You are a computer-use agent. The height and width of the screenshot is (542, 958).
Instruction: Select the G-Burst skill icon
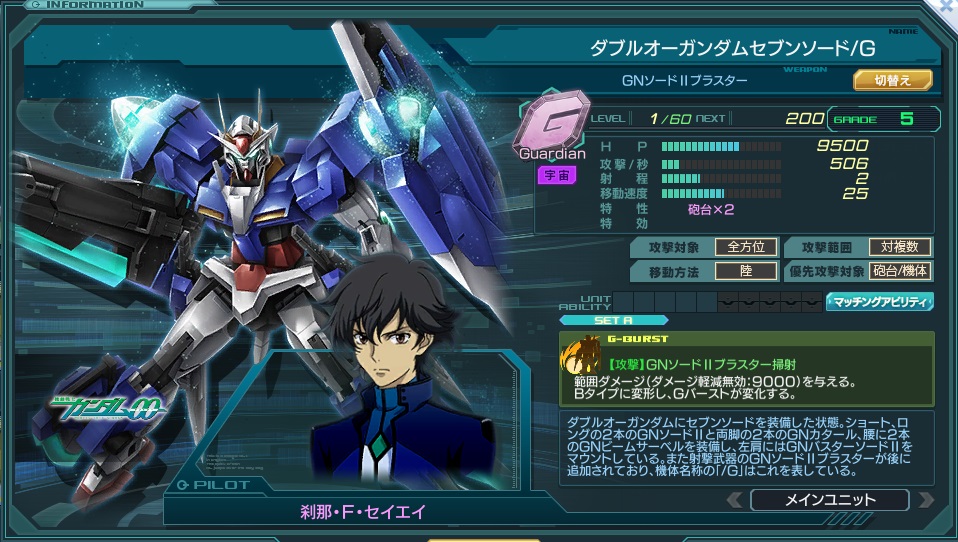coord(580,358)
